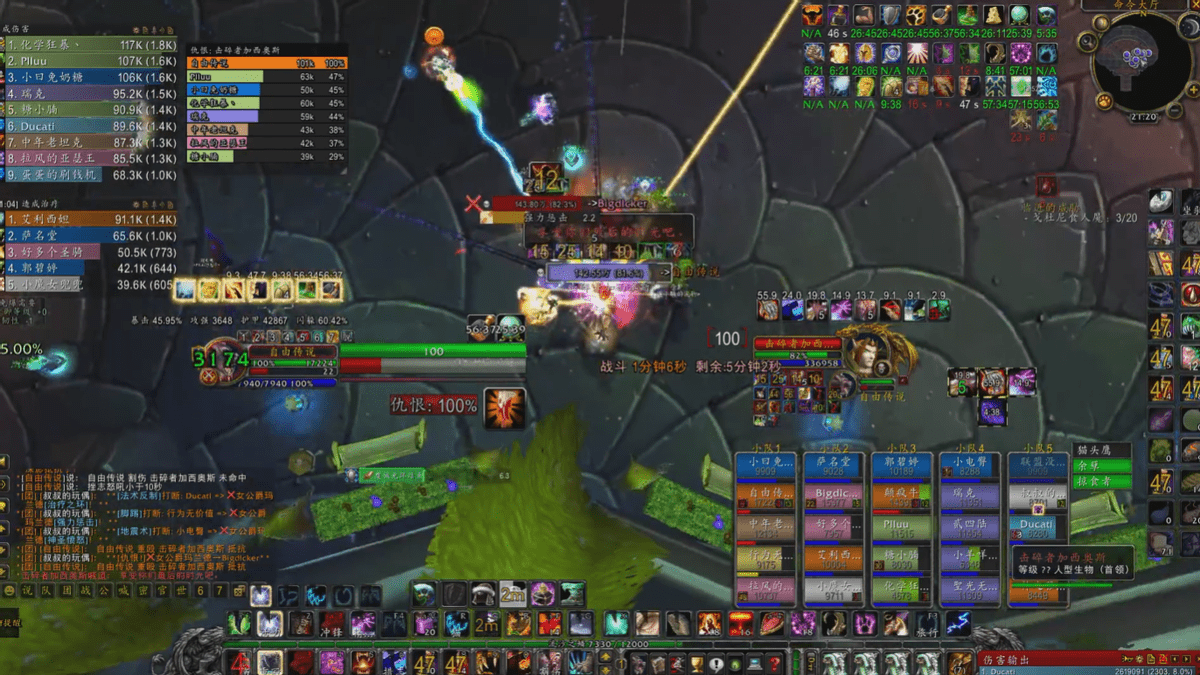This screenshot has height=675, width=1200.
Task: Select 小日兔 raid frame in group 1
Action: (x=764, y=465)
